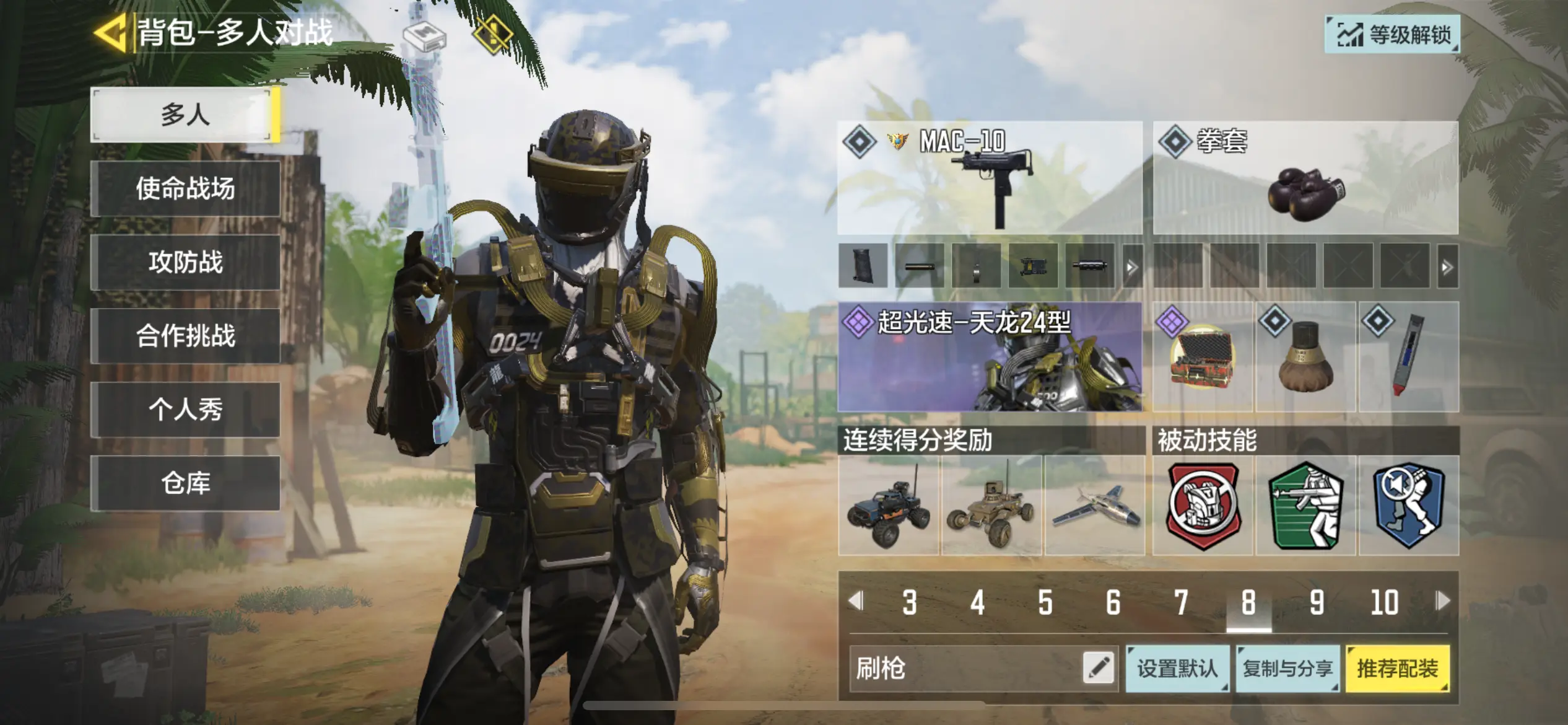Select the MAC-10 primary weapon slot

[x=990, y=178]
